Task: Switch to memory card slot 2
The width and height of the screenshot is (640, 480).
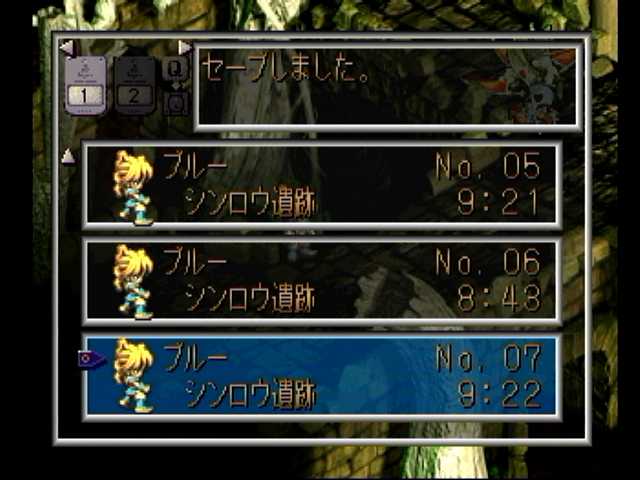Action: (x=134, y=85)
